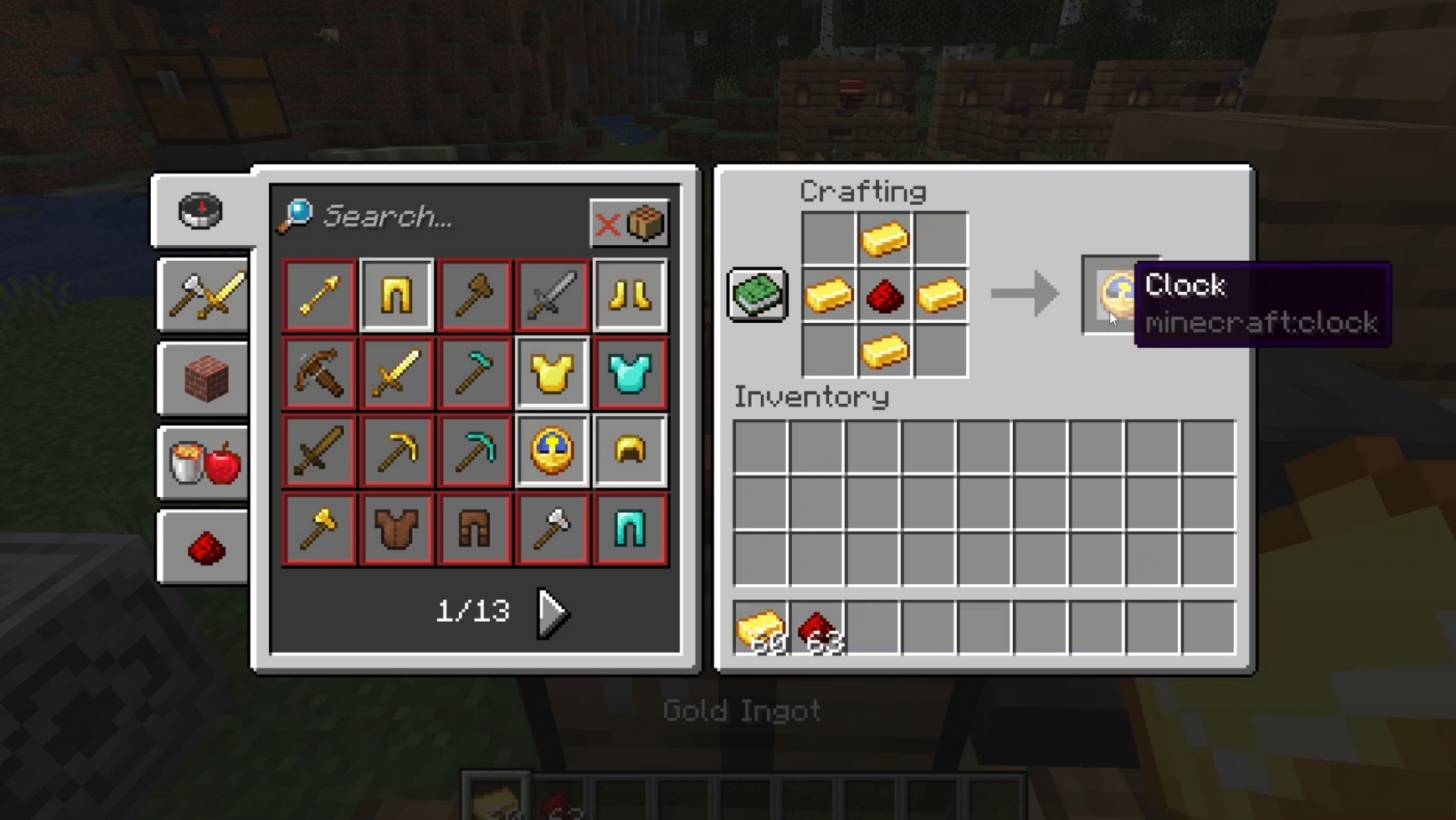Open the tools and weapons tab
1456x820 pixels.
[203, 295]
